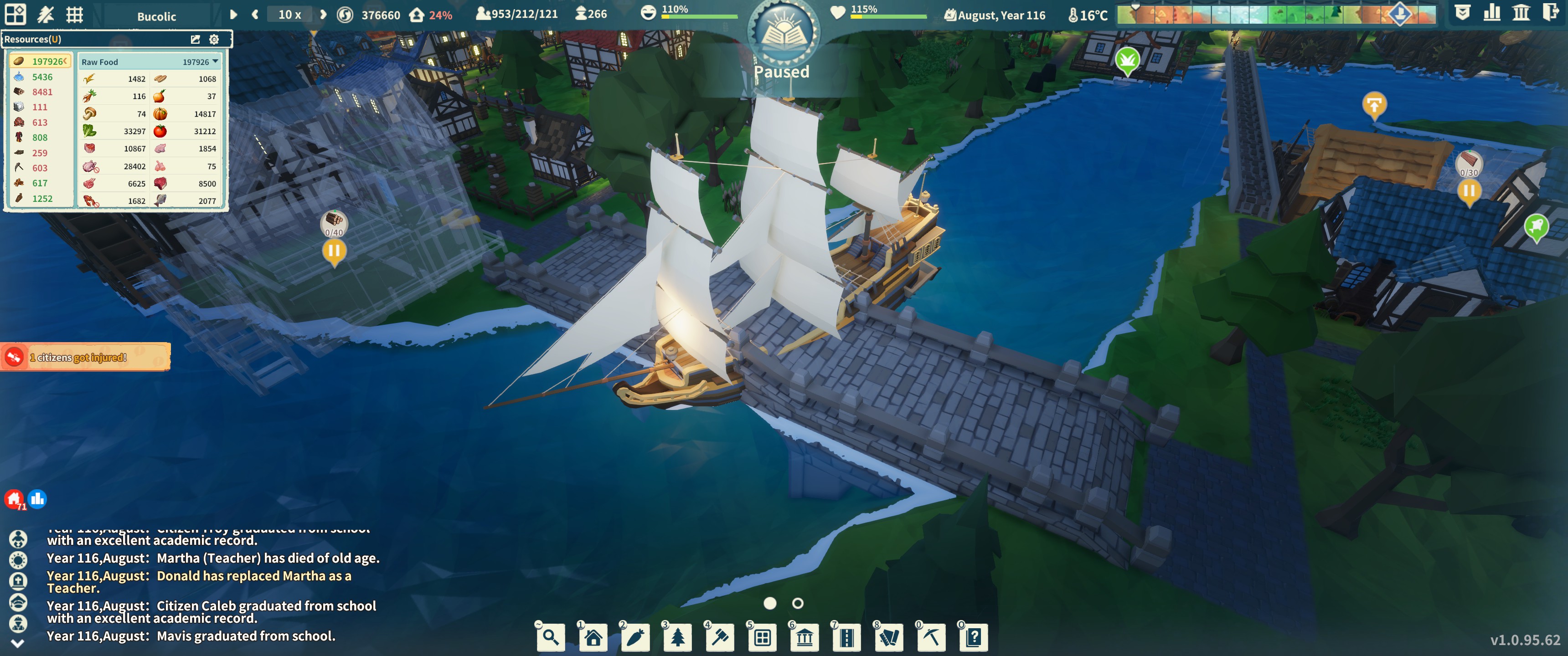This screenshot has width=1568, height=656.
Task: Open the columned building services menu
Action: point(805,637)
